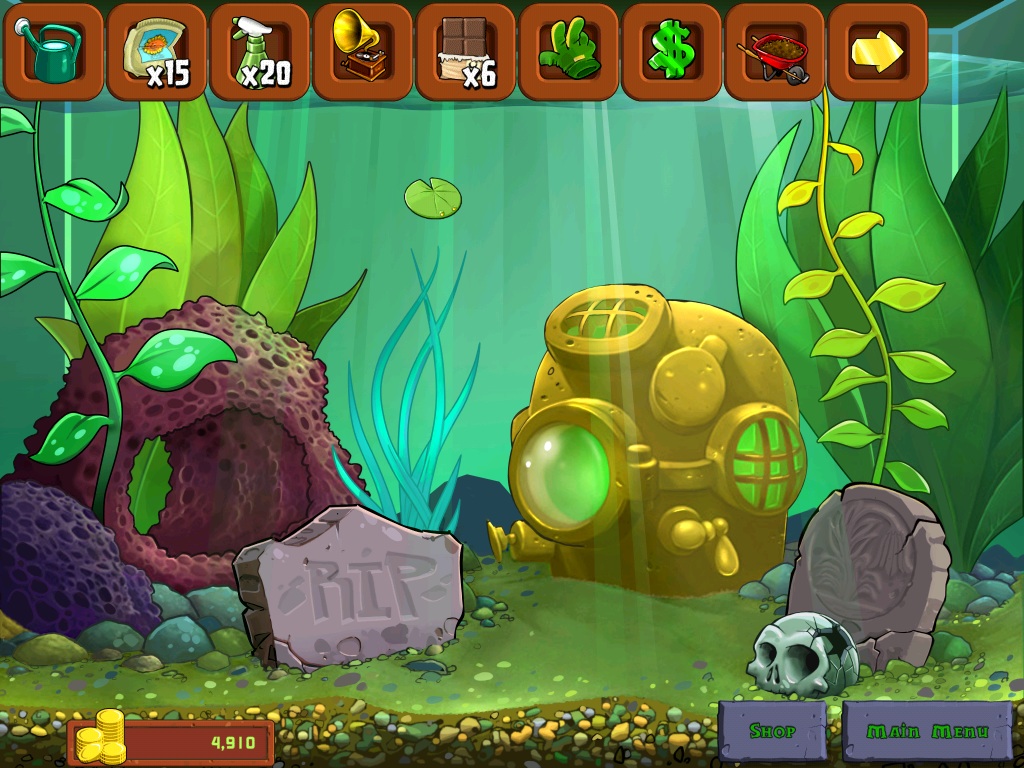This screenshot has height=768, width=1024.
Task: Go to next garden with yellow arrow
Action: (x=877, y=50)
